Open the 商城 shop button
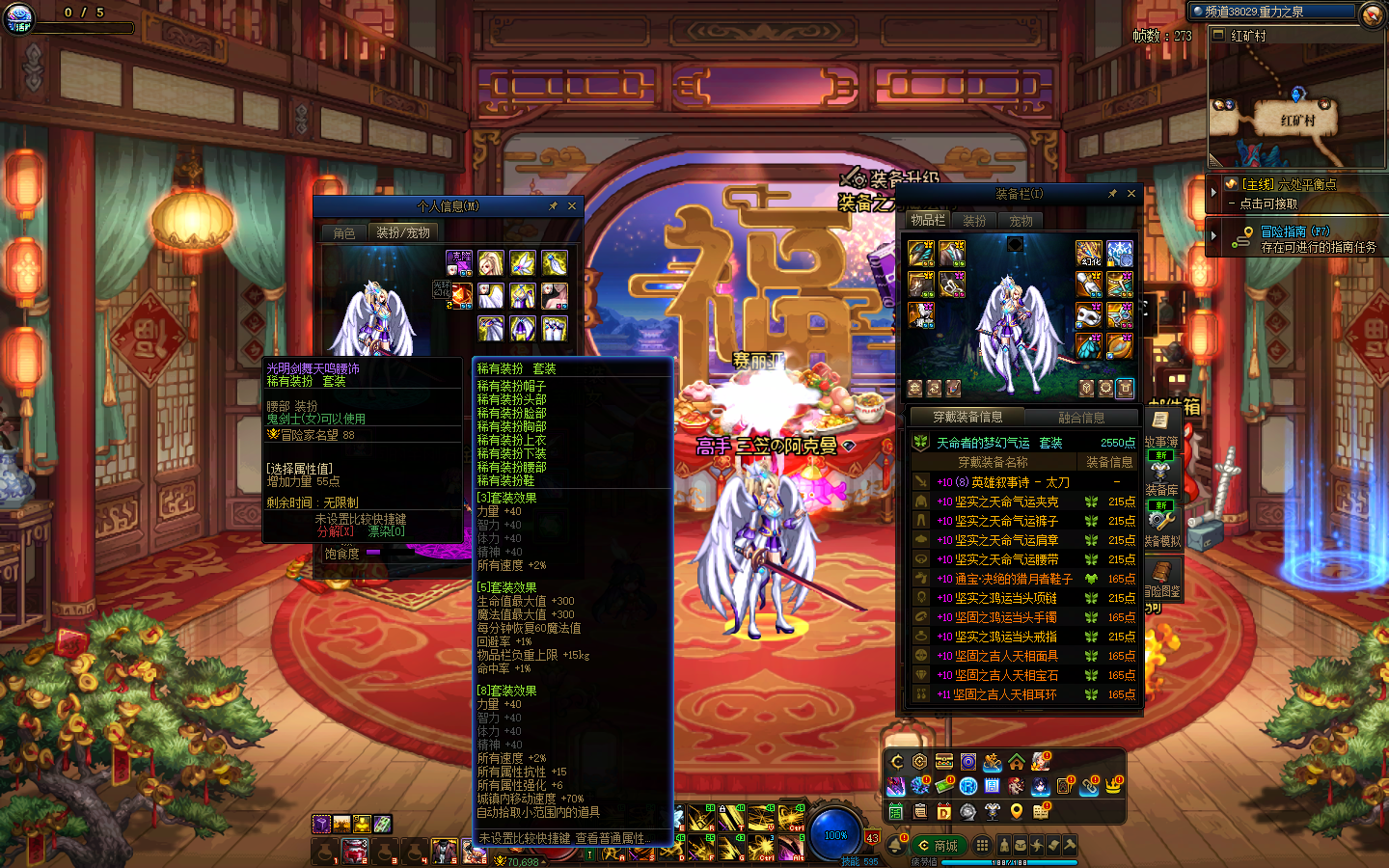Screen dimensions: 1389x868 click(x=938, y=846)
